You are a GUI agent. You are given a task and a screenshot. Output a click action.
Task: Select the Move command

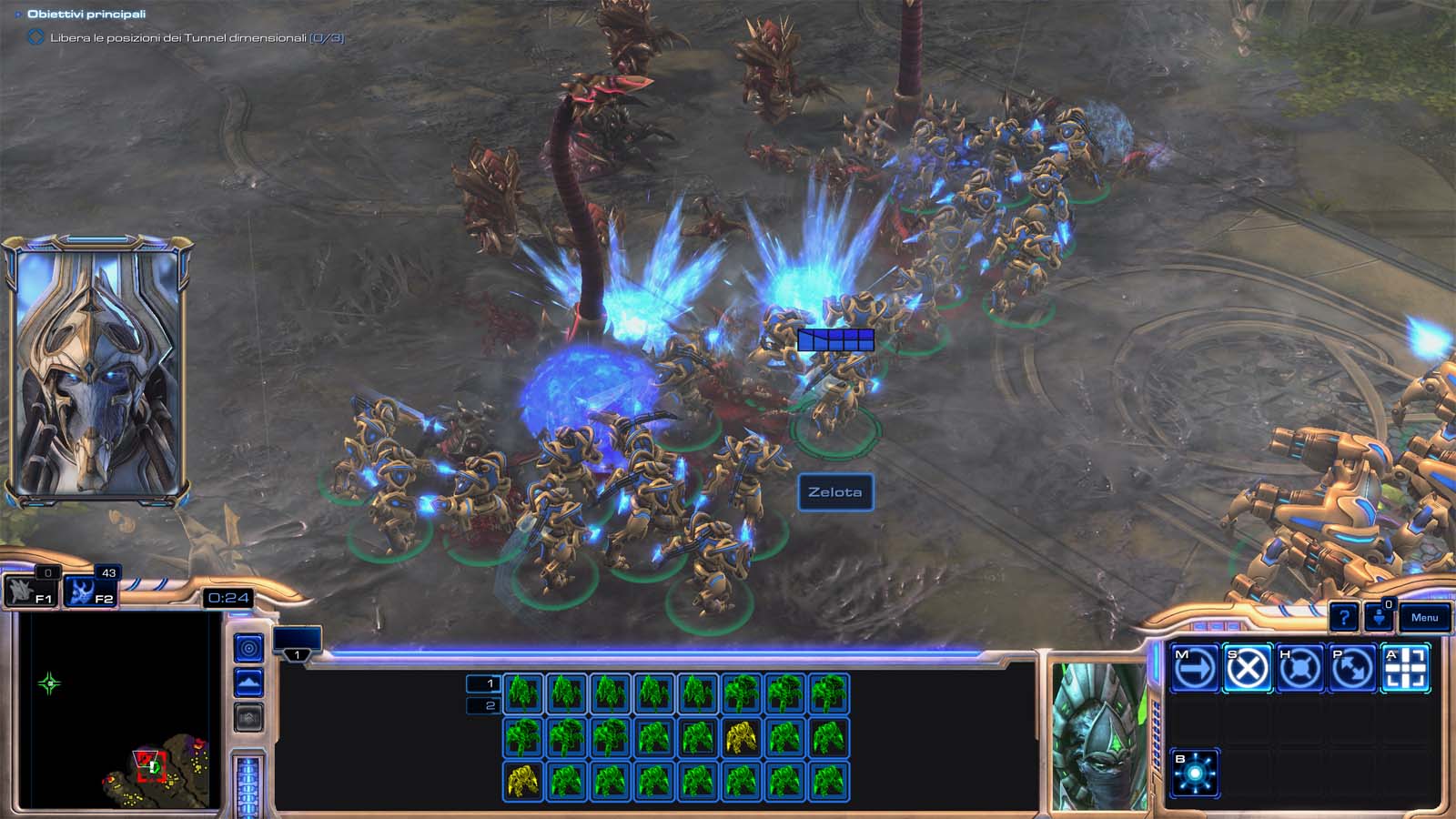1194,670
